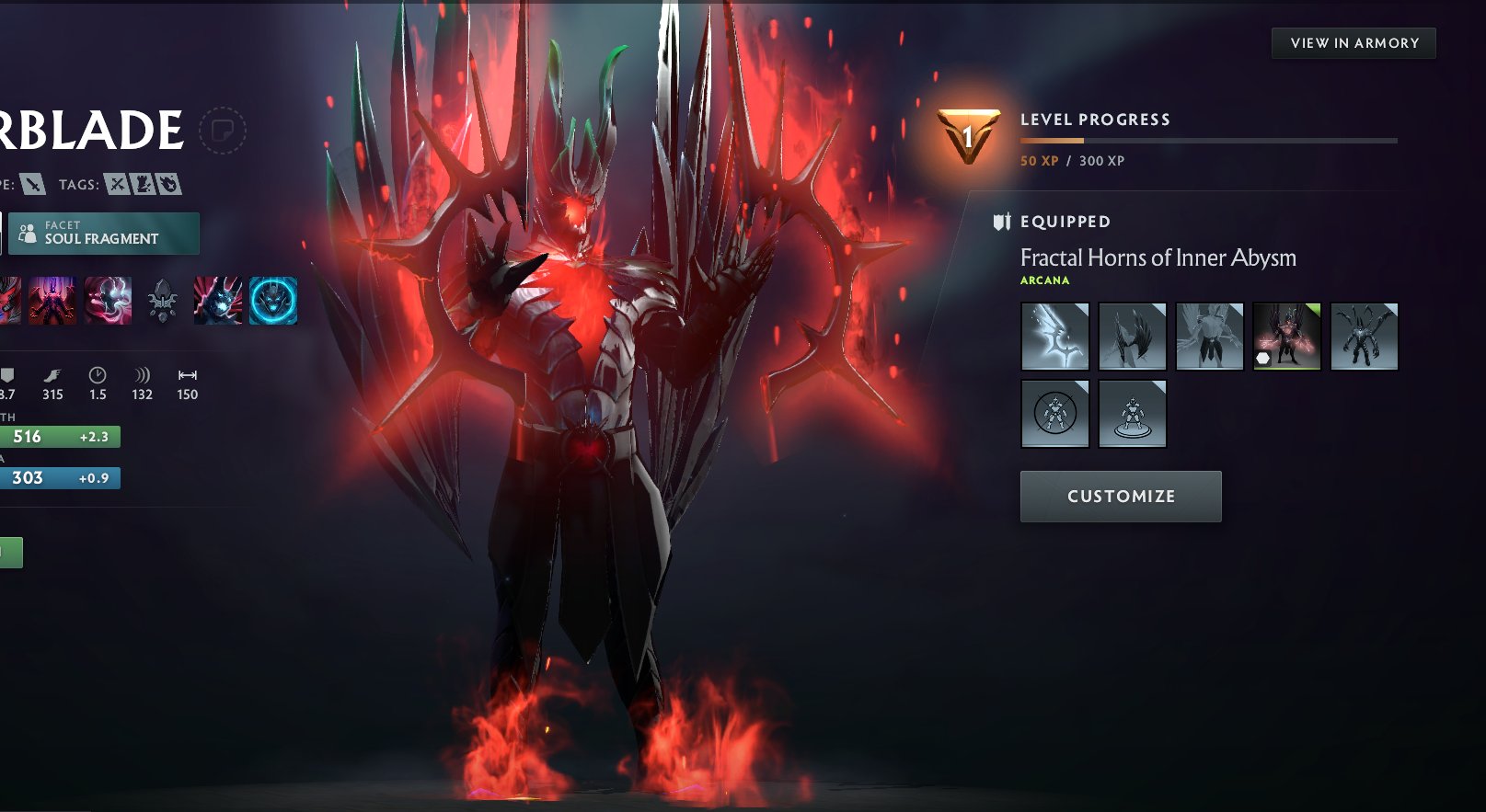Toggle the pedestal figure slot
The image size is (1486, 812).
pyautogui.click(x=1132, y=413)
